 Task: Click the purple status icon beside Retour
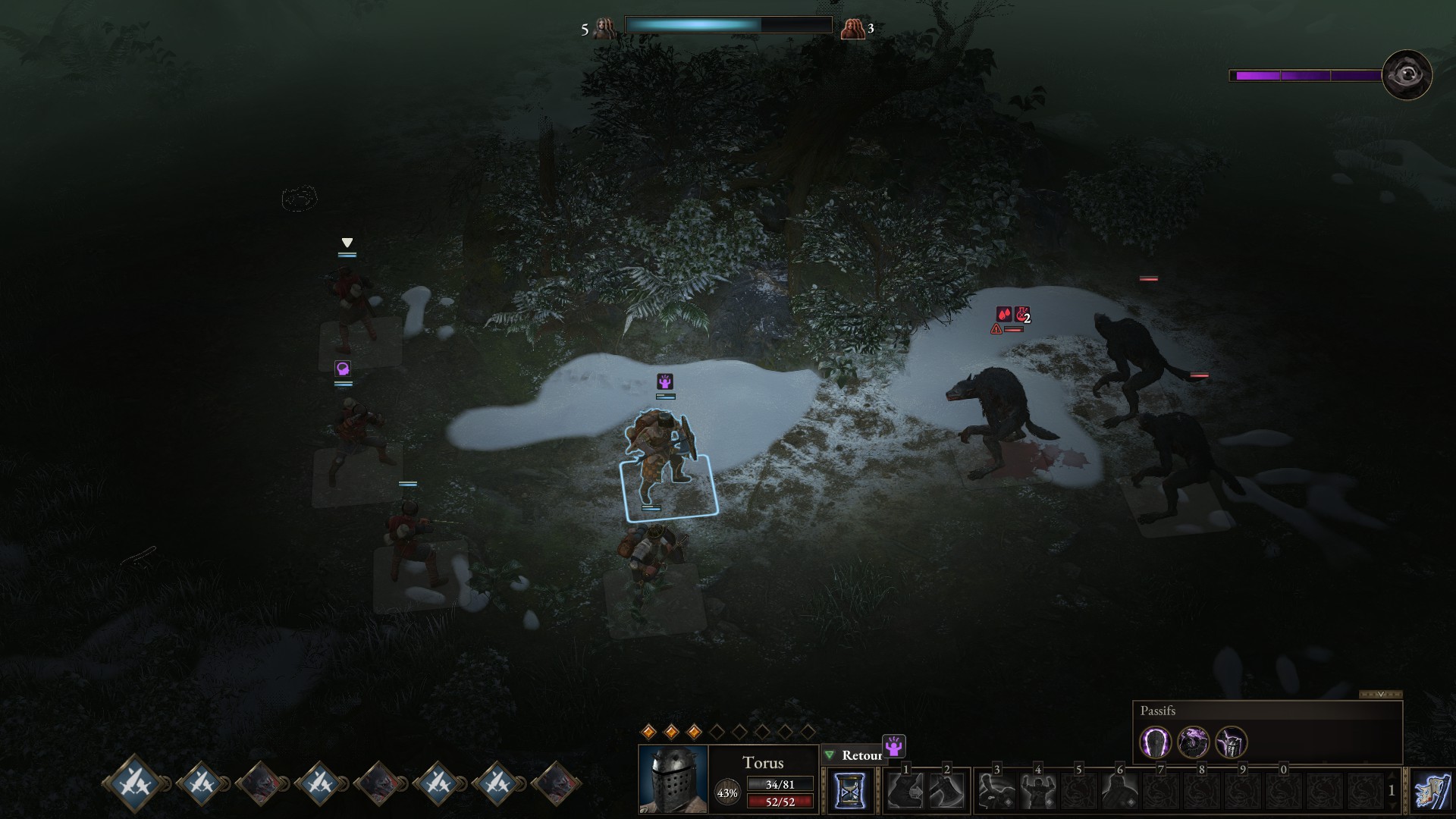[x=895, y=746]
